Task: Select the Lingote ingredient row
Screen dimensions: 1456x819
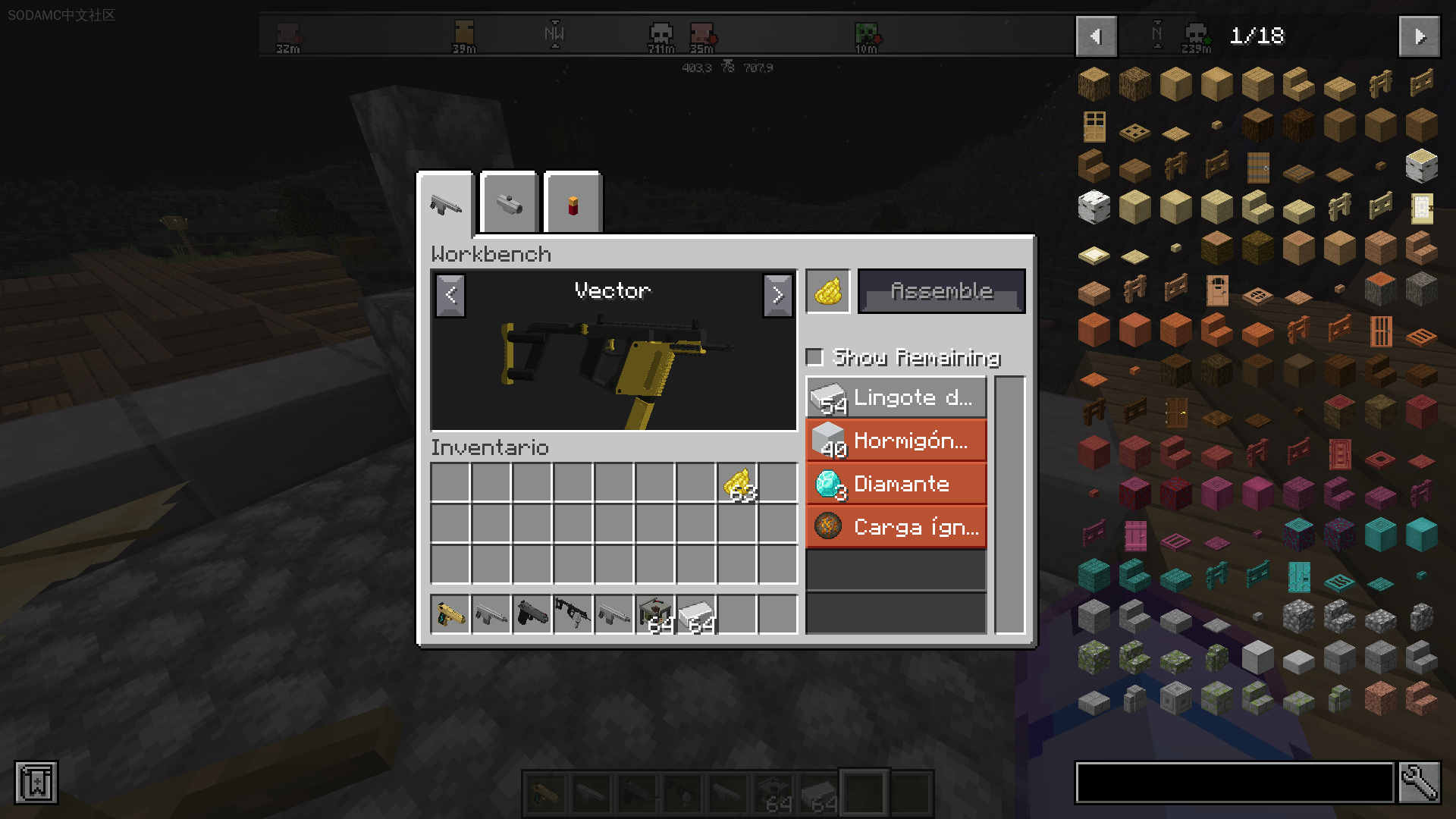Action: click(x=896, y=397)
